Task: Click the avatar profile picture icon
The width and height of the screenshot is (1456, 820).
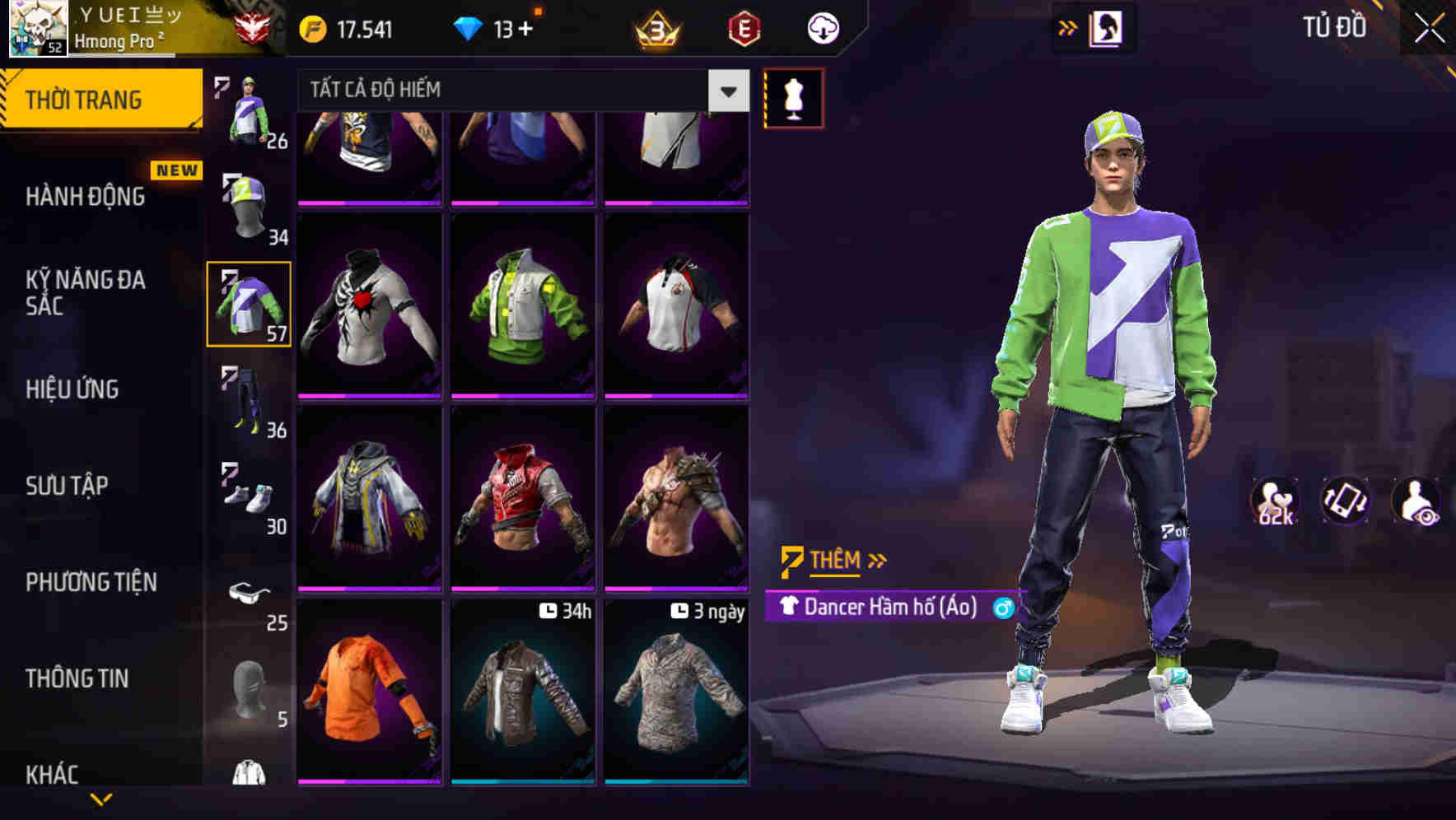Action: click(37, 29)
